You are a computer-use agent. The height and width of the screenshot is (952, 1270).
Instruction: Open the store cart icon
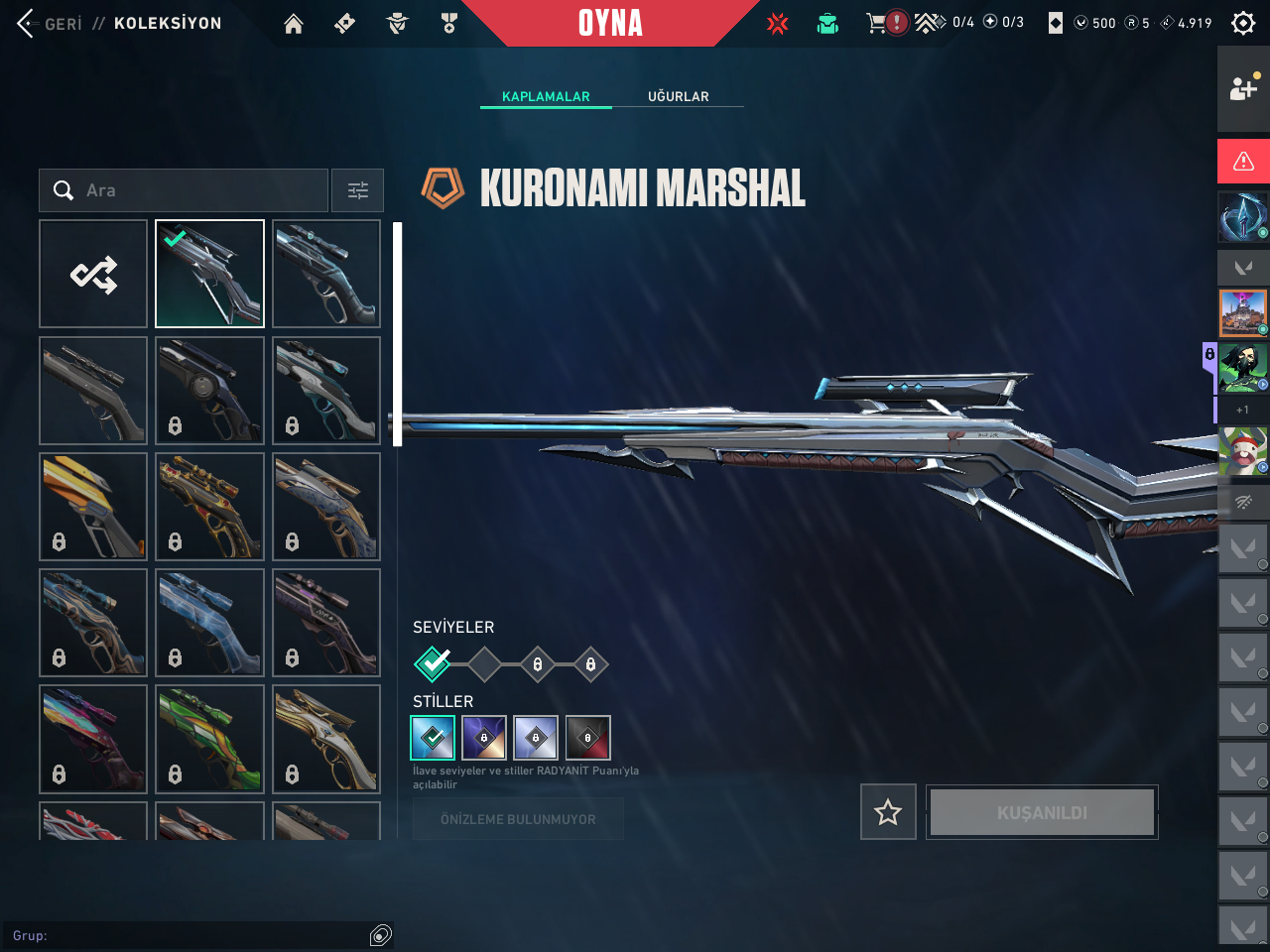[876, 23]
